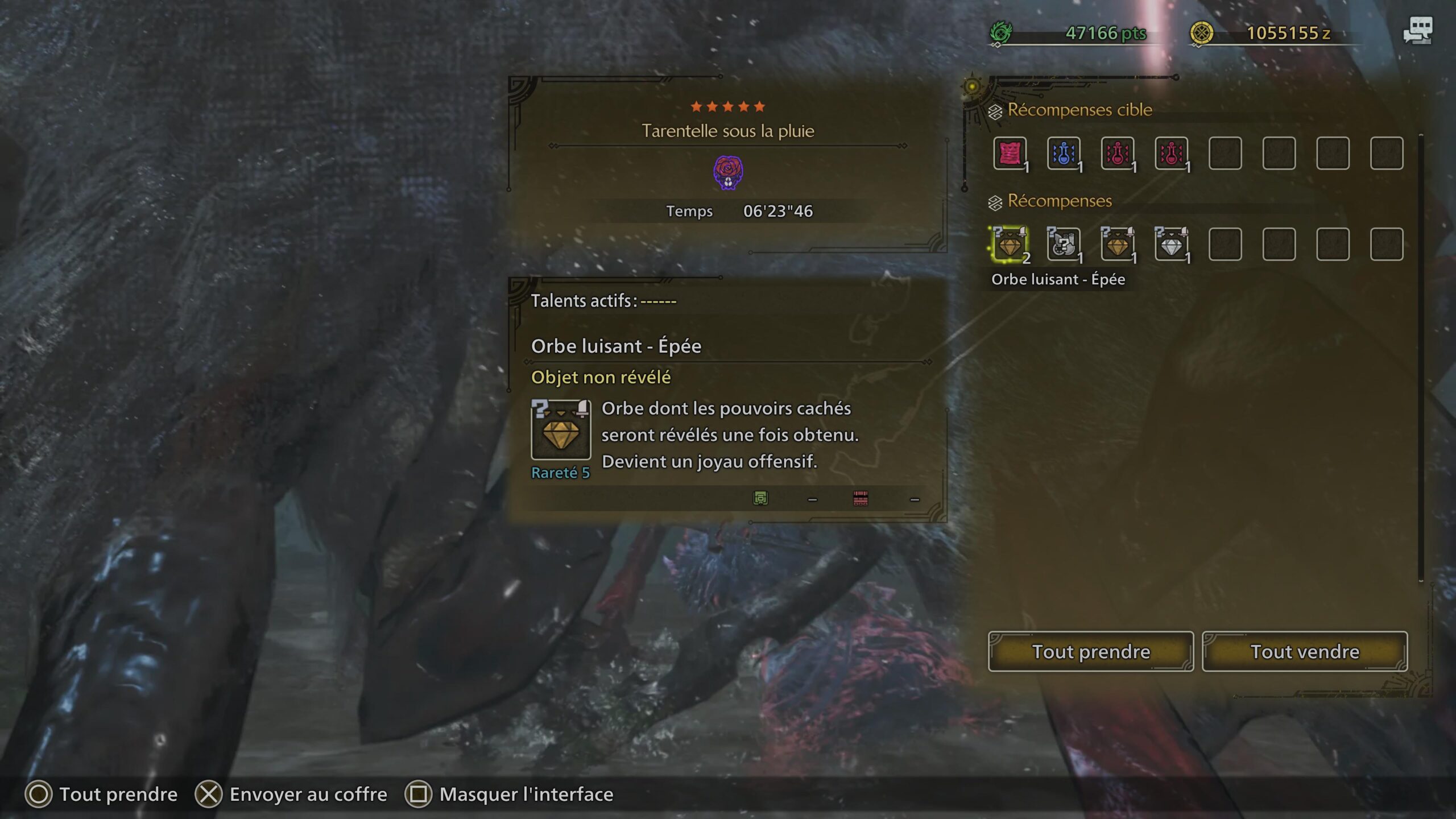Click the Tout vendre button

(x=1304, y=651)
